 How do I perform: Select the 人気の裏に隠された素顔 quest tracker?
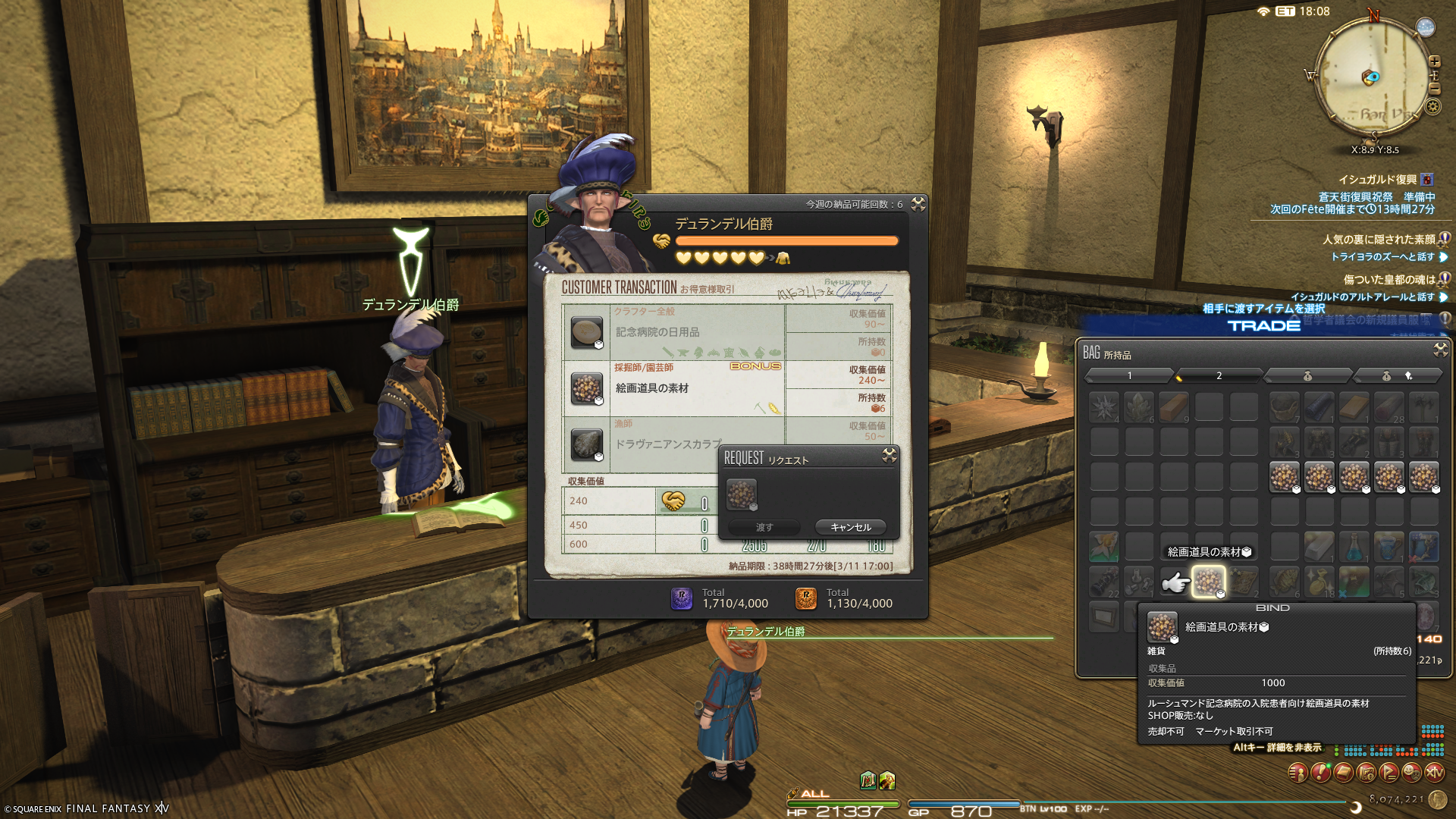1378,240
